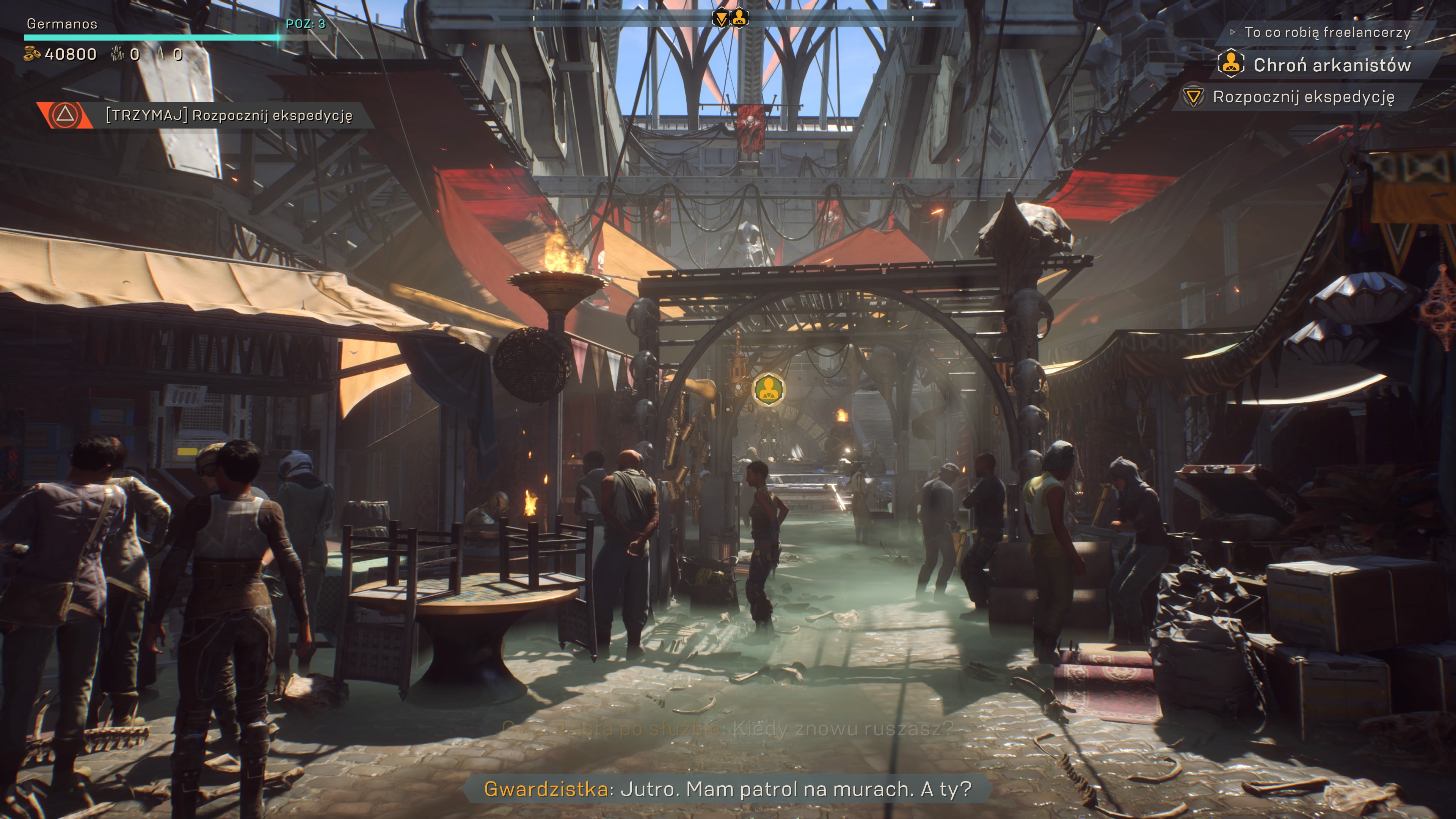The height and width of the screenshot is (819, 1456).
Task: Click the arcanist waypoint marker in the archway
Action: tap(769, 389)
